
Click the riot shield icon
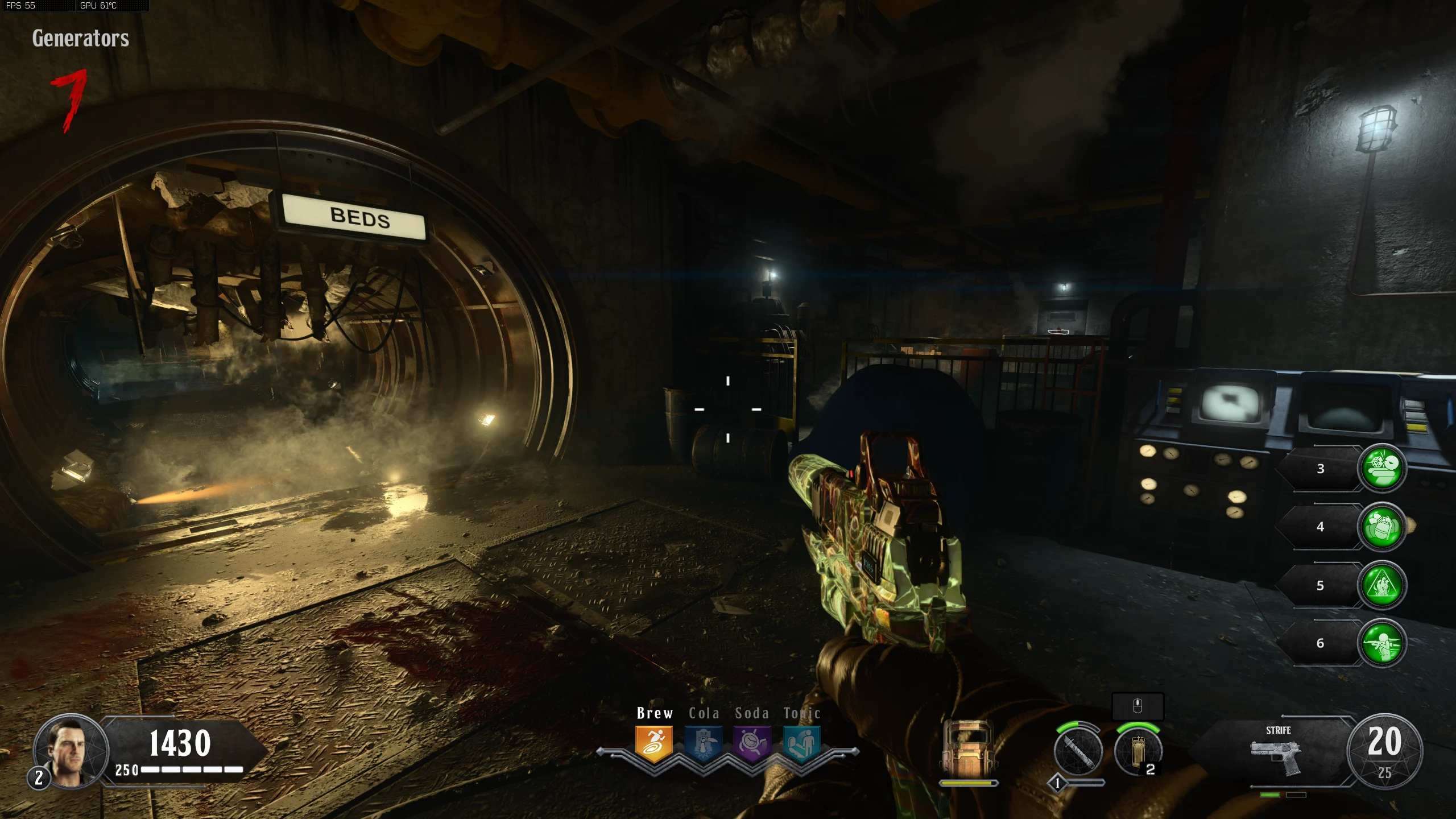[967, 751]
